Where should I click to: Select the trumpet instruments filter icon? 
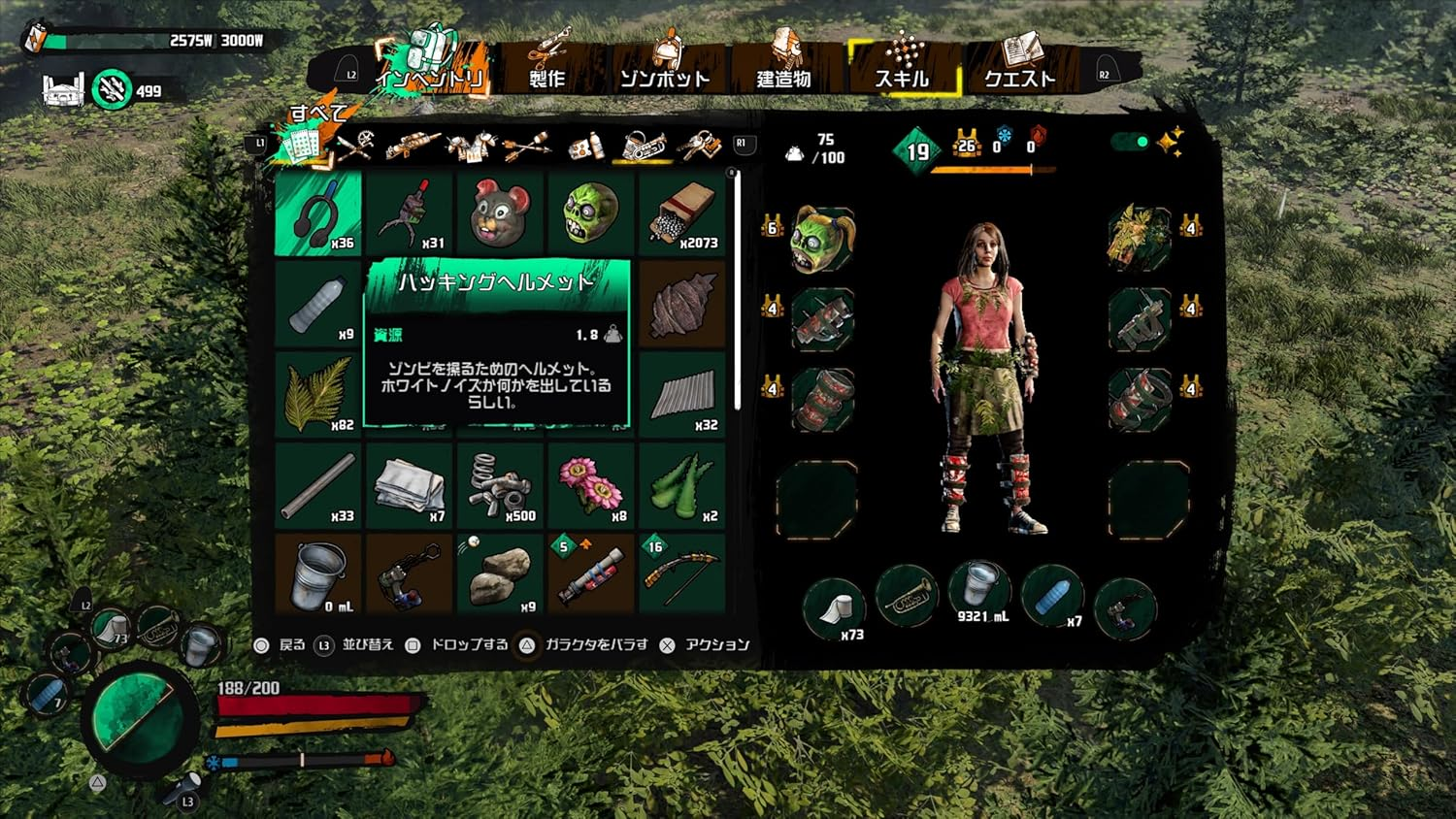tap(645, 146)
